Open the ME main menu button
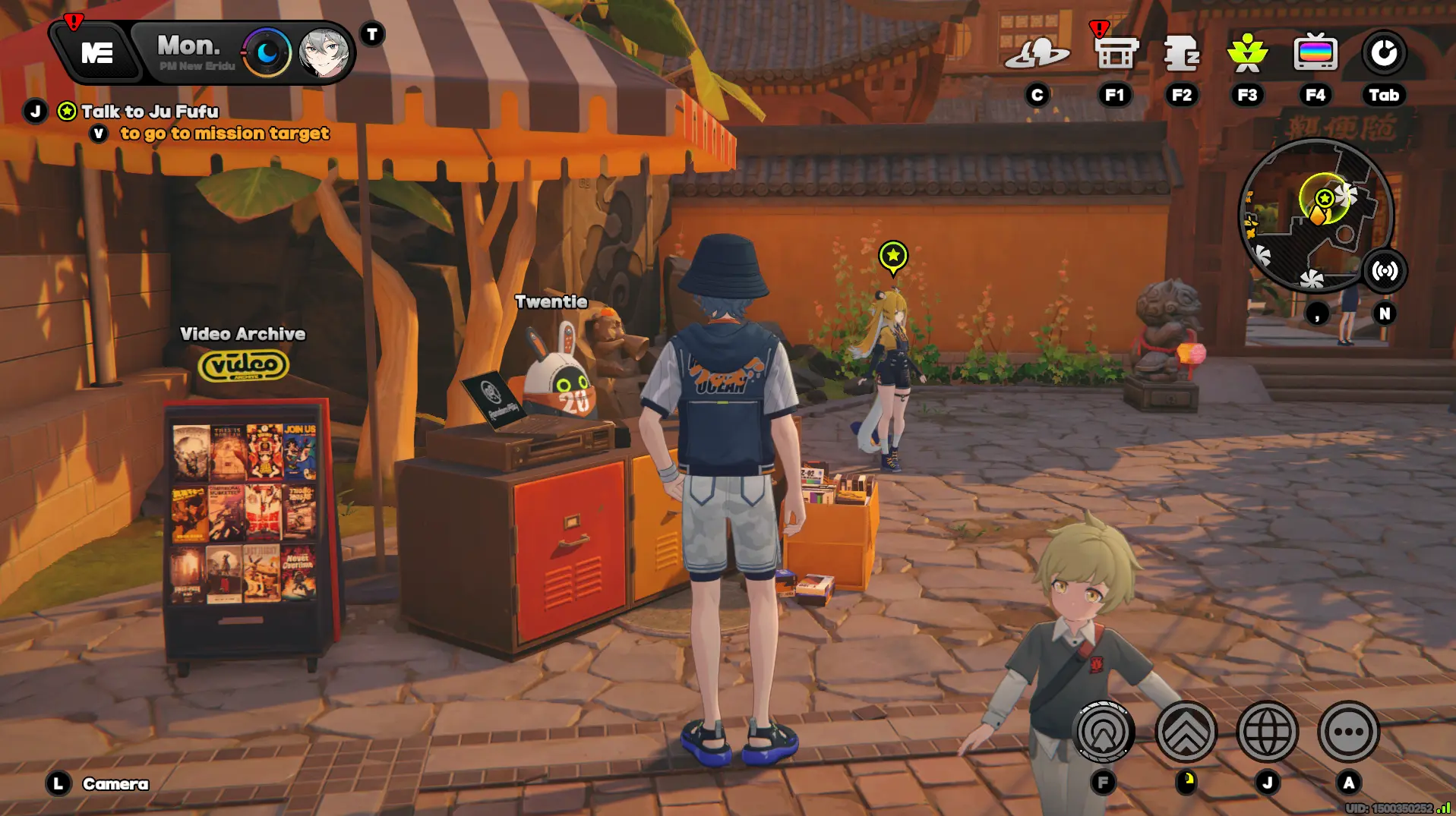Viewport: 1456px width, 816px height. pos(96,52)
